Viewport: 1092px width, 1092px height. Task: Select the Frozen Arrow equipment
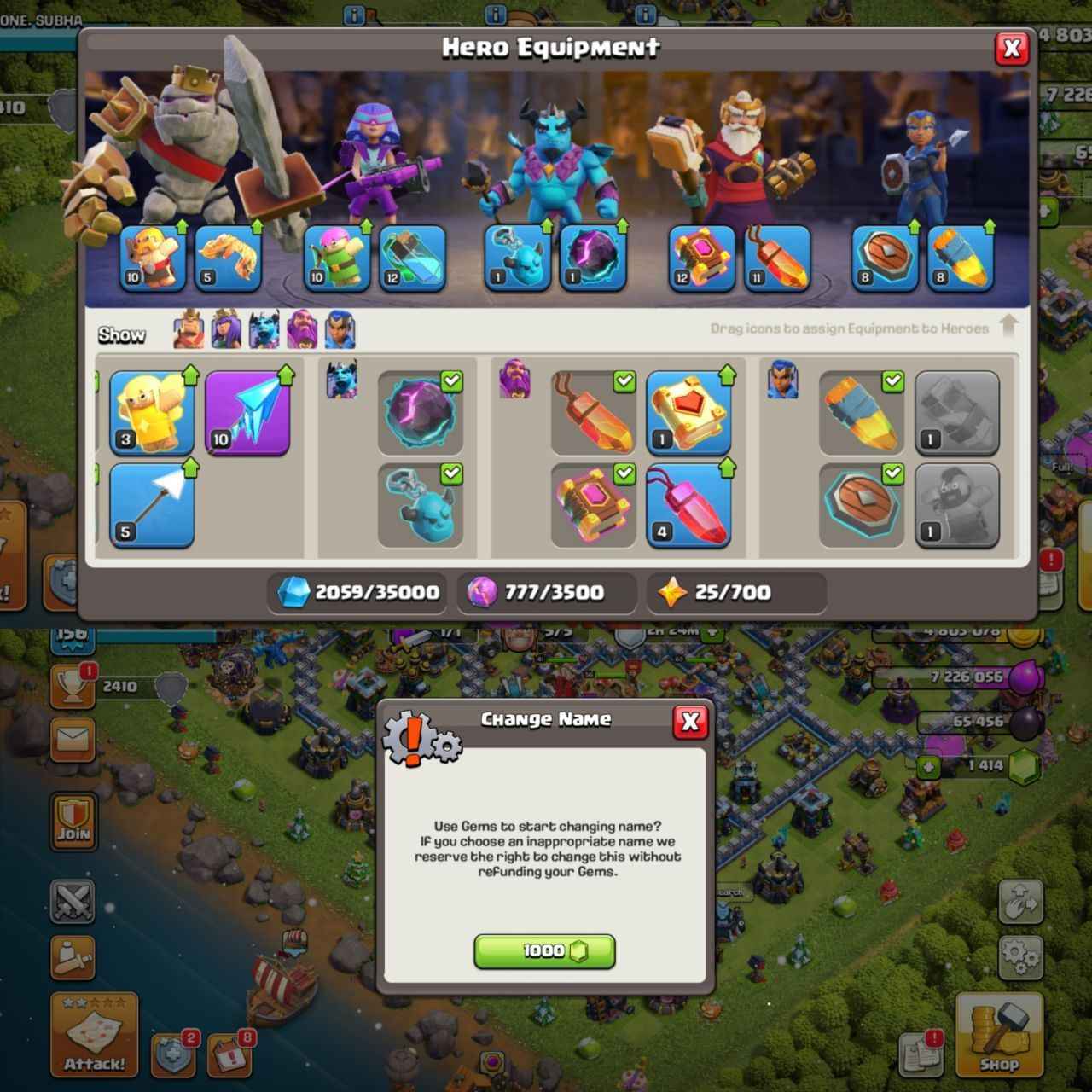pyautogui.click(x=247, y=414)
